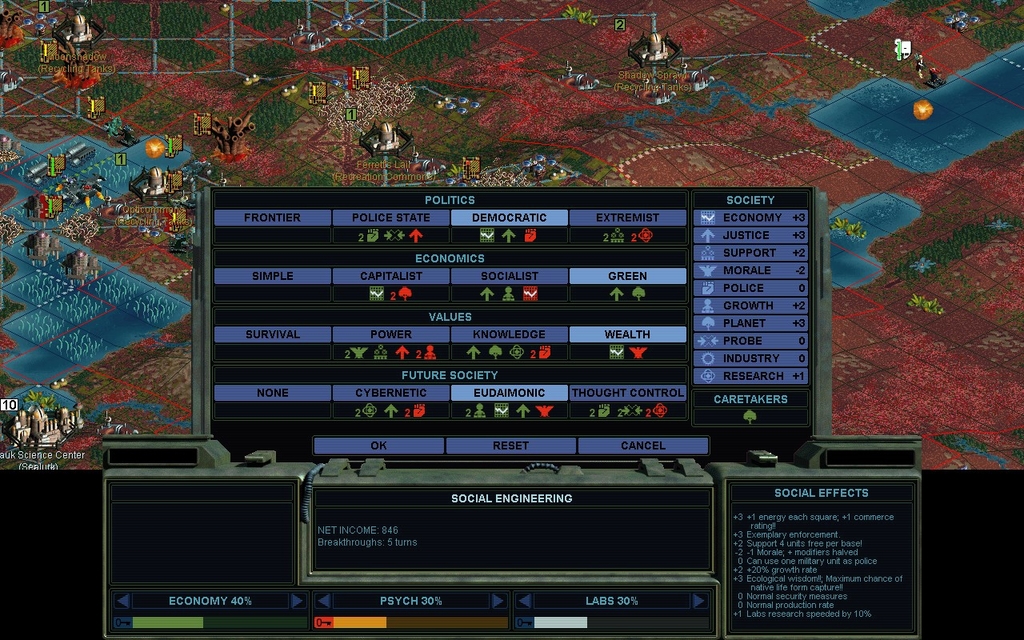The height and width of the screenshot is (640, 1024).
Task: Select Capitalist economics
Action: pos(390,276)
